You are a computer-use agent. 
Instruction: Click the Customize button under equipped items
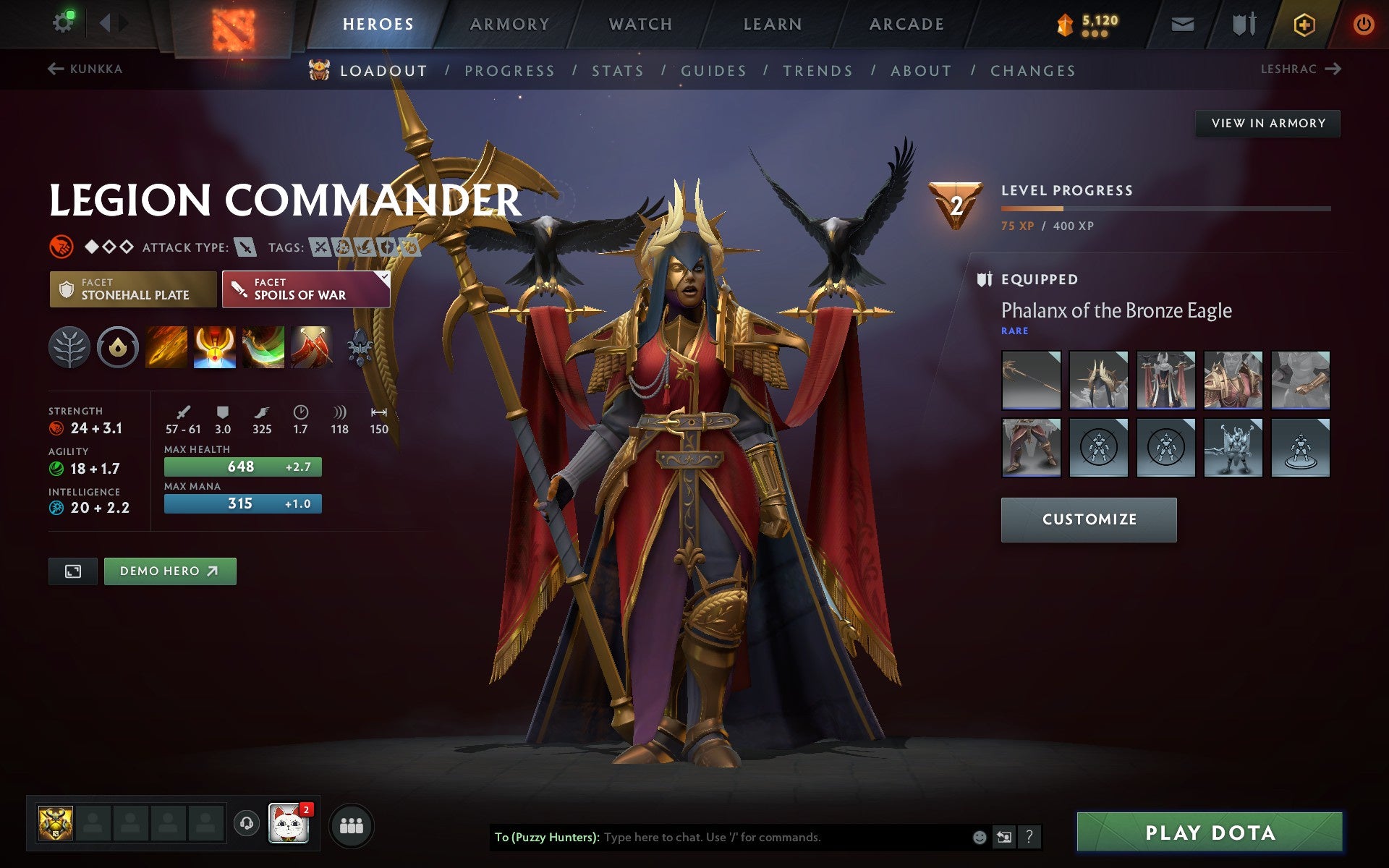(1089, 519)
